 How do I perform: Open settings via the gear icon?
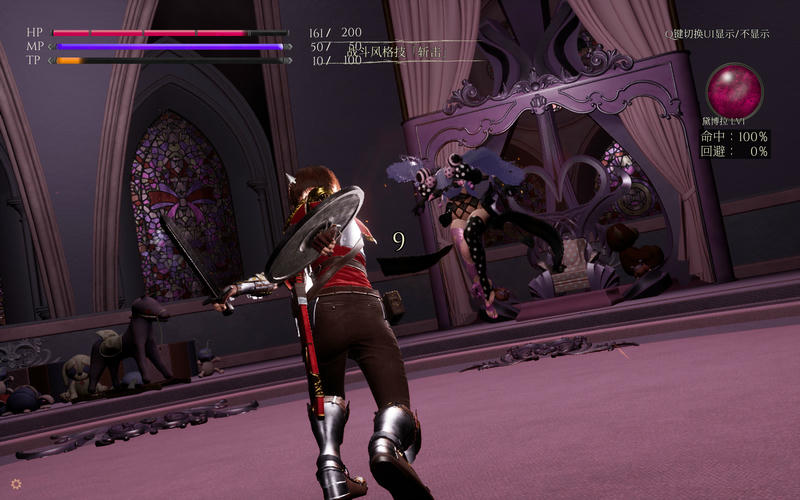(16, 483)
